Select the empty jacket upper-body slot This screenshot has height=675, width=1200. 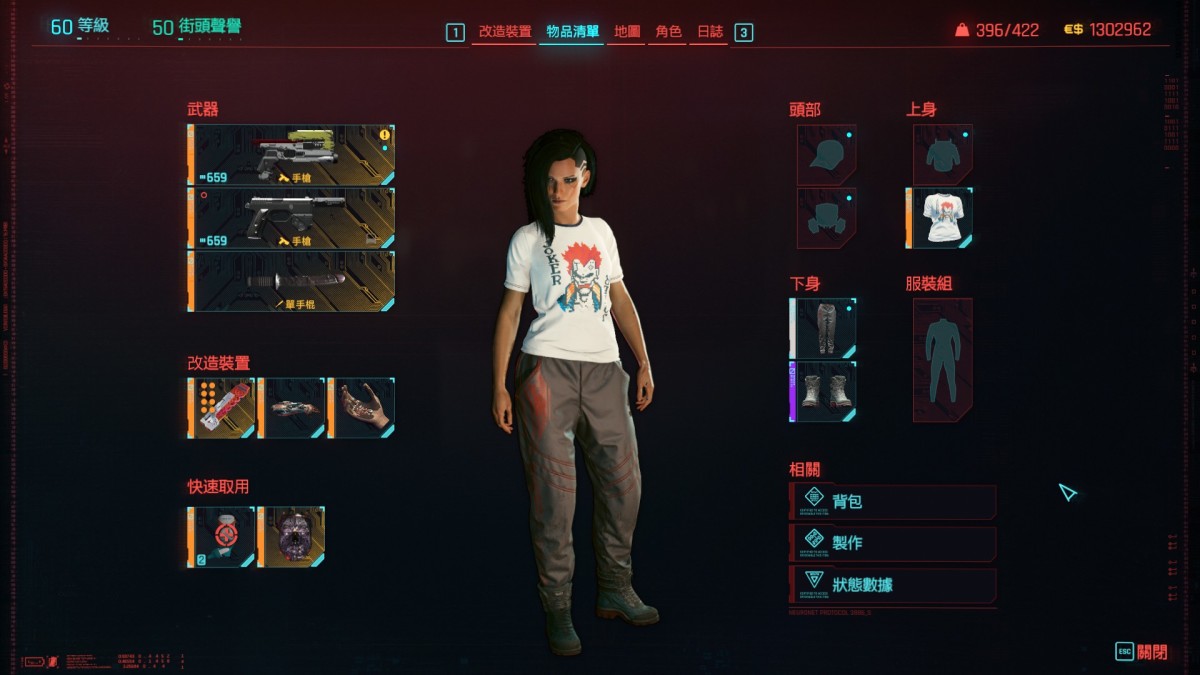coord(942,154)
